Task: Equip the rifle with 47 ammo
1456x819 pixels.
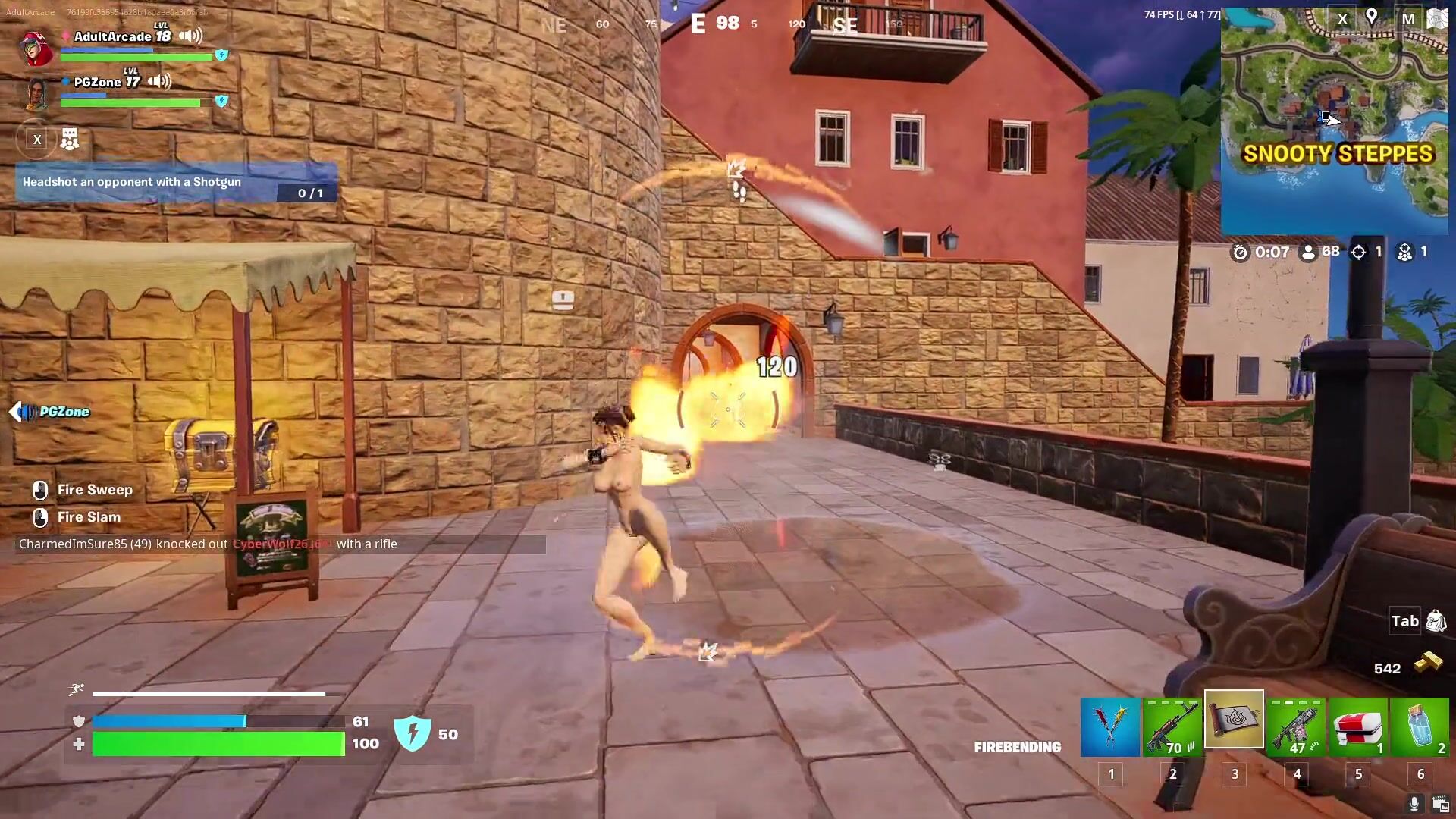Action: 1296,727
